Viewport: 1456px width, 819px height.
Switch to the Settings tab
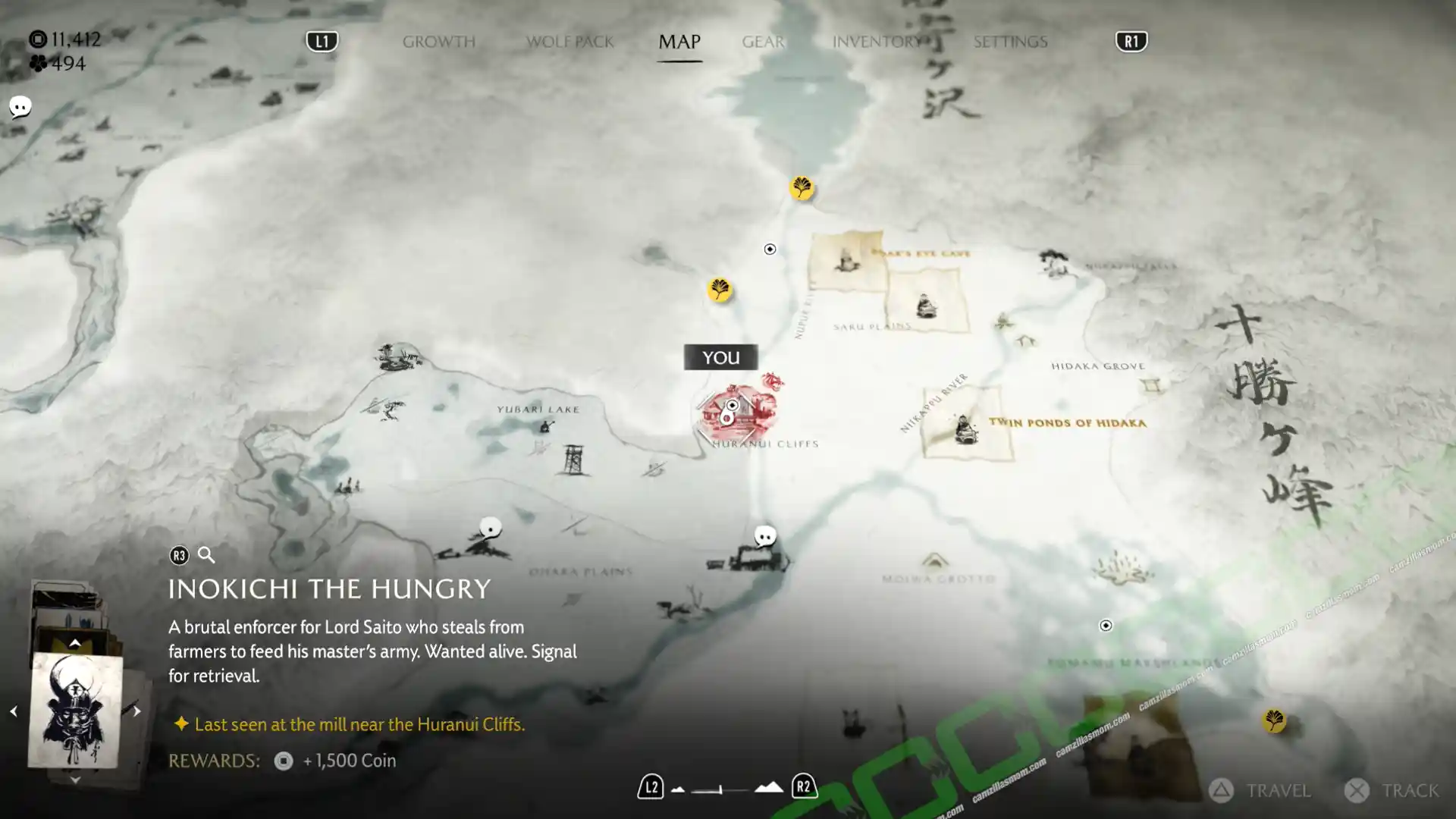pos(1010,42)
